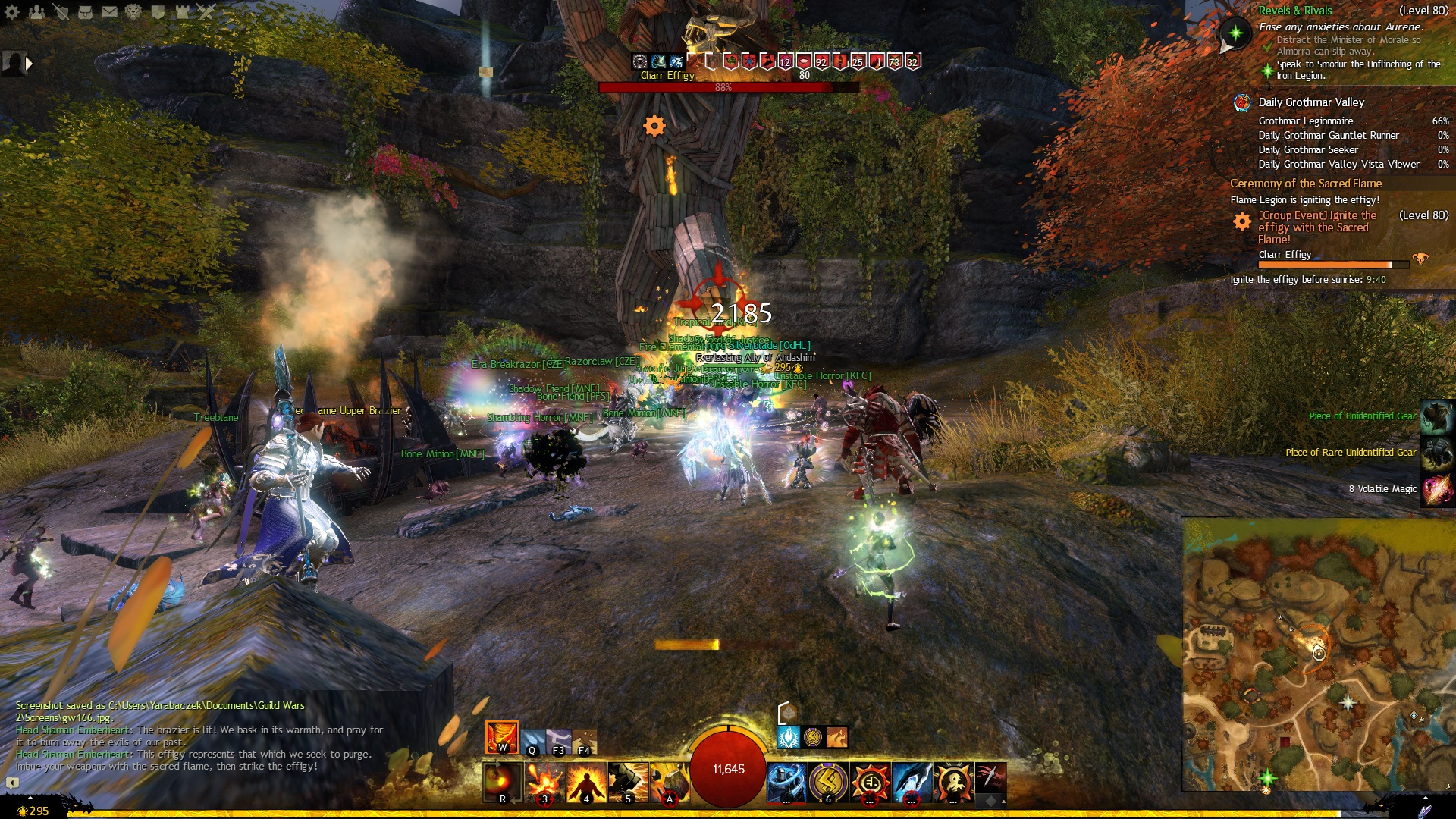Viewport: 1456px width, 819px height.
Task: Open the Black Lion Trading Company
Action: coord(133,11)
